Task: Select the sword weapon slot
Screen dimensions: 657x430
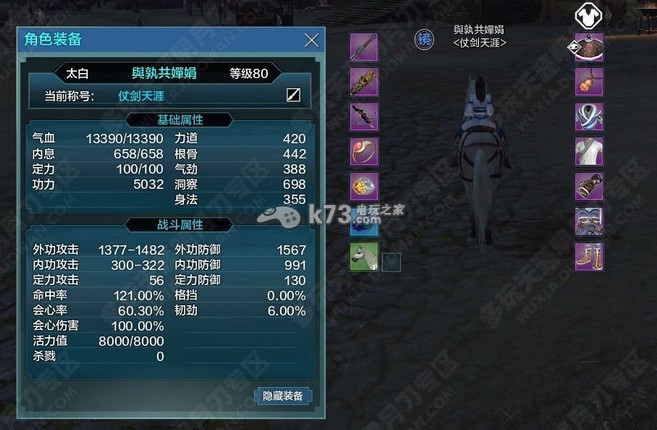Action: click(x=364, y=47)
